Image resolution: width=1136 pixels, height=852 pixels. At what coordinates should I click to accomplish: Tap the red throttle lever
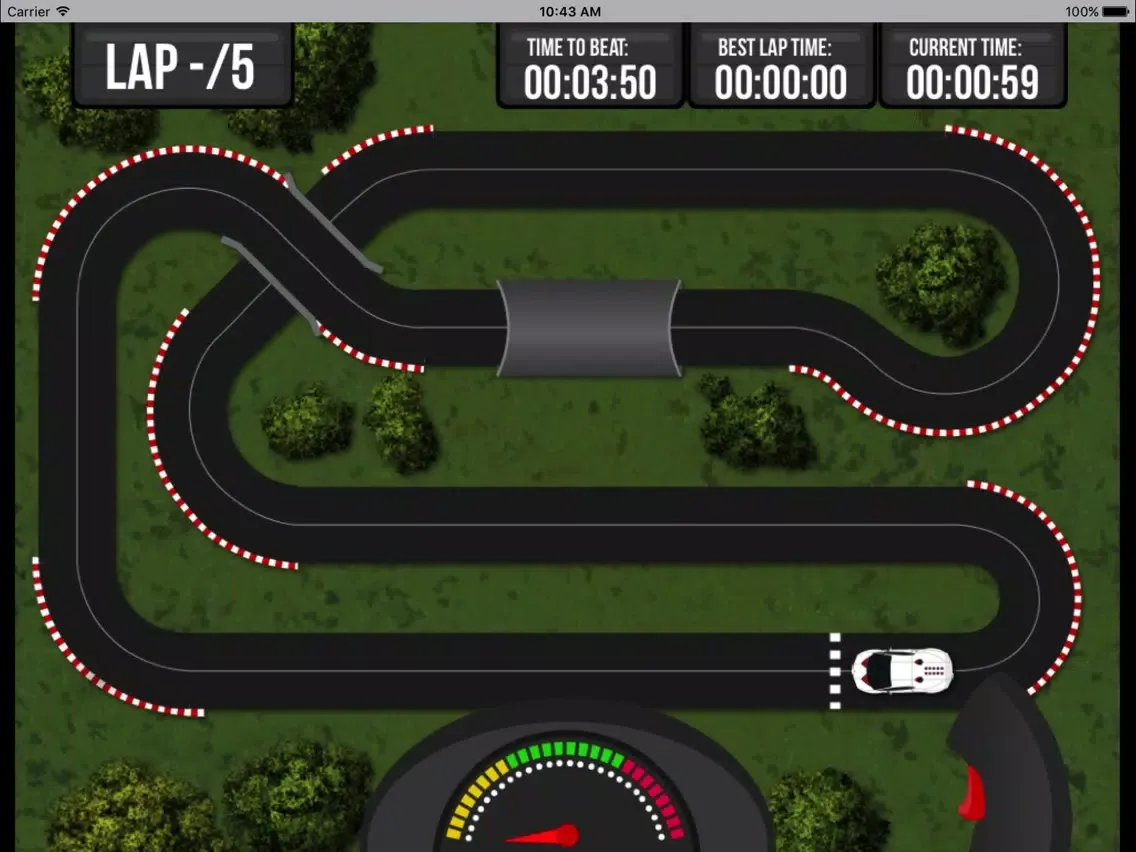click(971, 792)
